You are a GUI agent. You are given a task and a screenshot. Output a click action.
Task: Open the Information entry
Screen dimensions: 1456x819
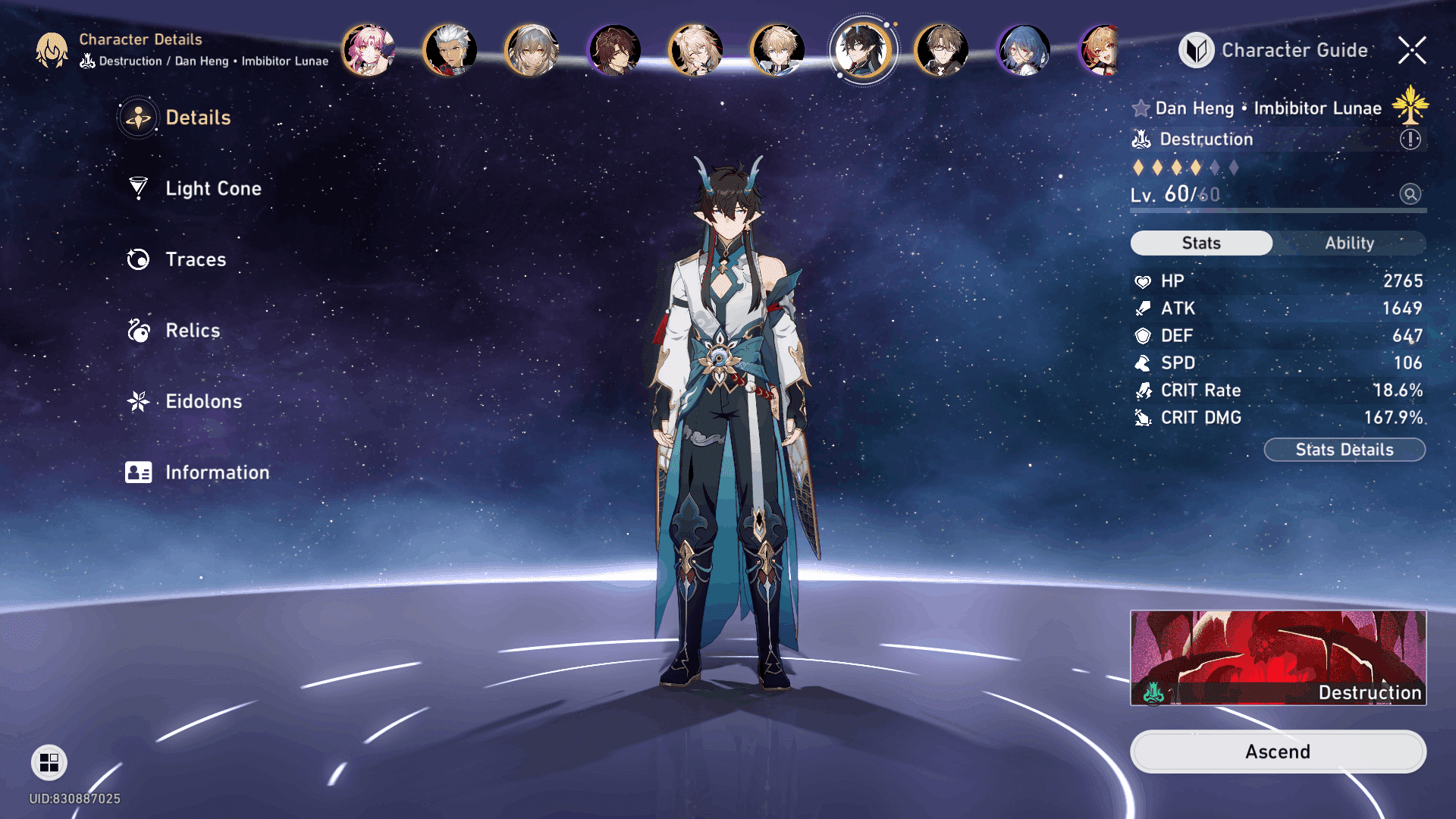pos(216,472)
